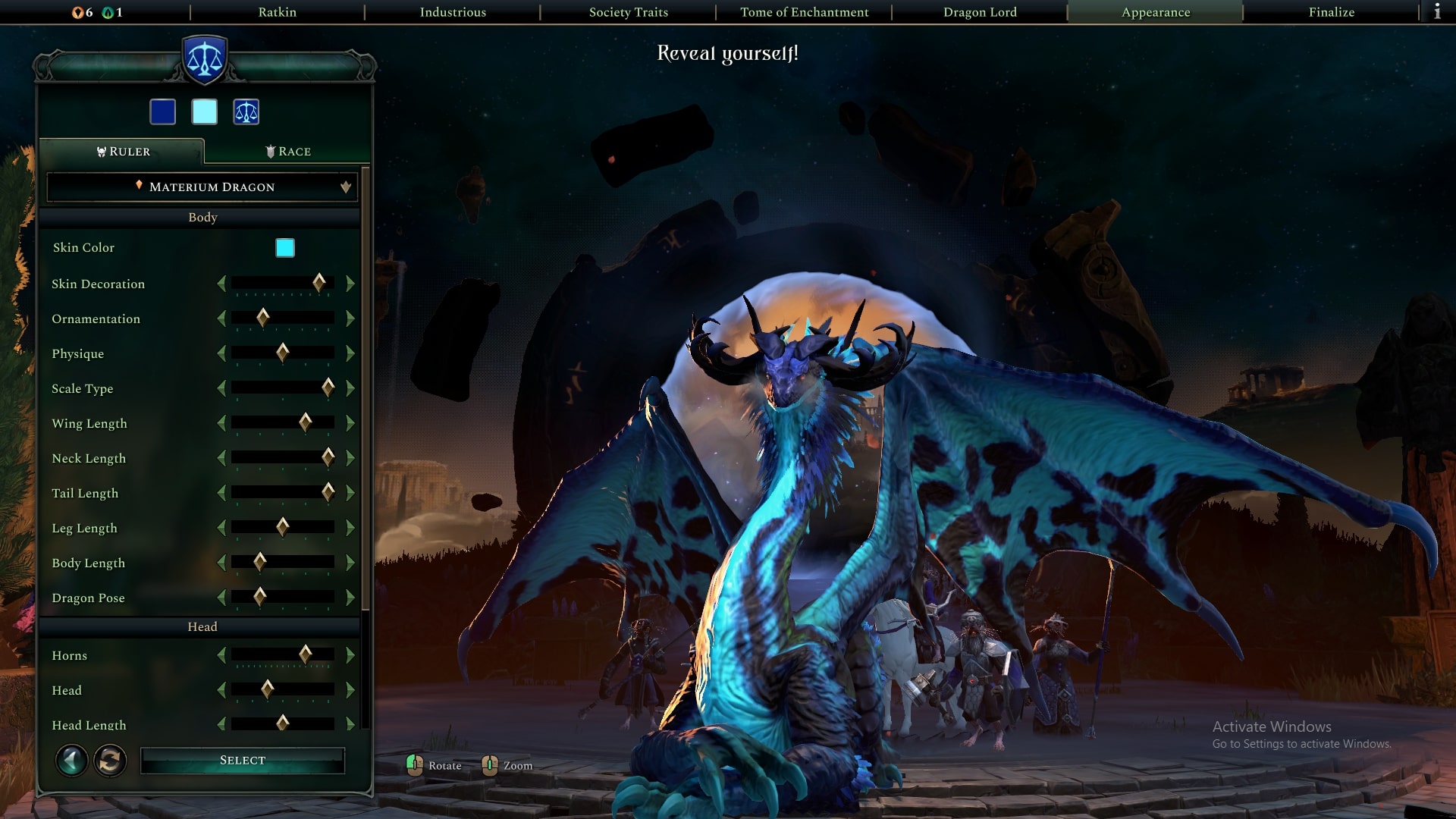Switch to Tome of Enchantment step
Image resolution: width=1456 pixels, height=819 pixels.
pos(804,12)
